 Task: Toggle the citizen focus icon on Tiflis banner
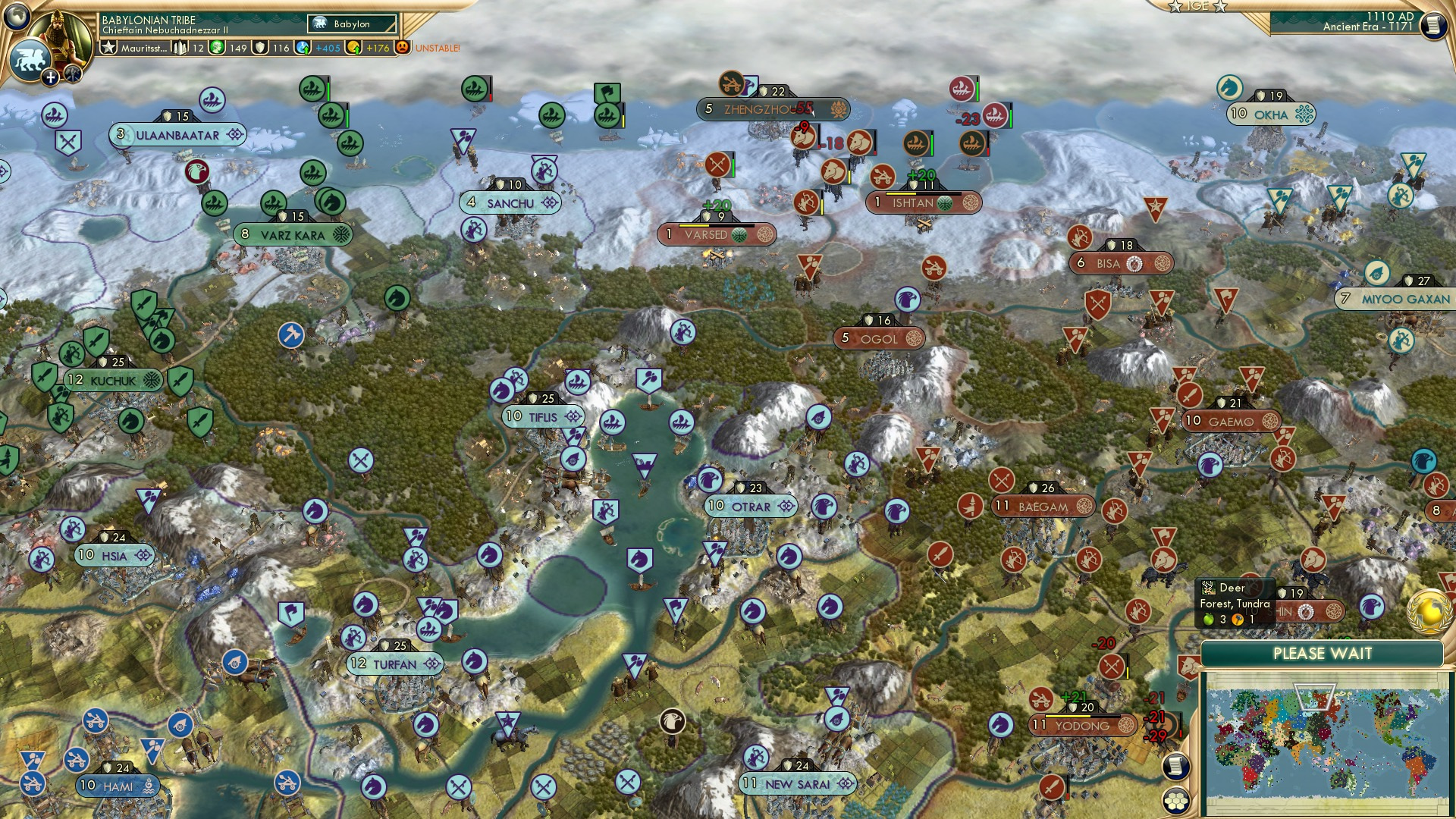pos(575,417)
